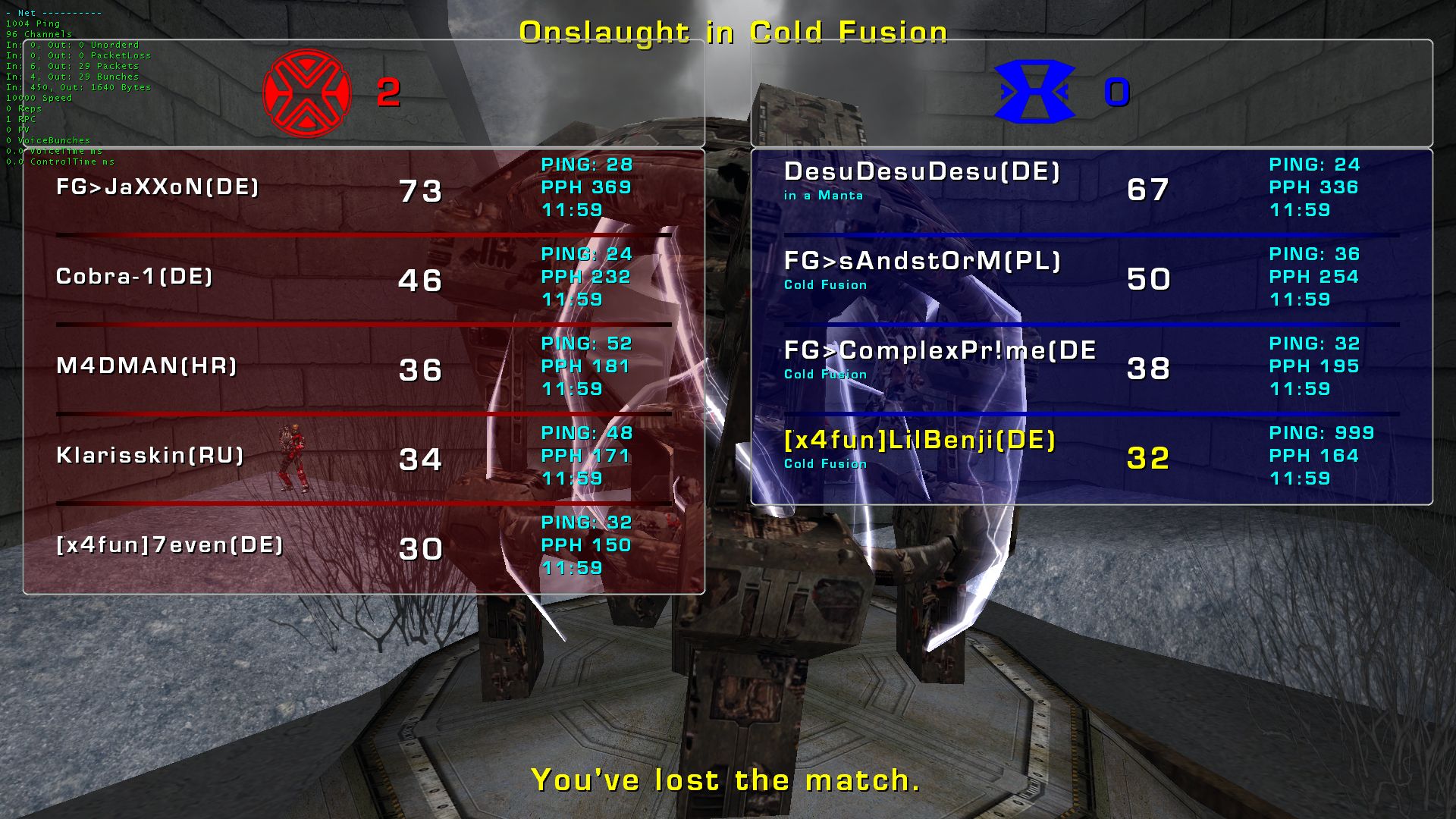Click the red team emblem
The image size is (1456, 819).
(x=306, y=93)
